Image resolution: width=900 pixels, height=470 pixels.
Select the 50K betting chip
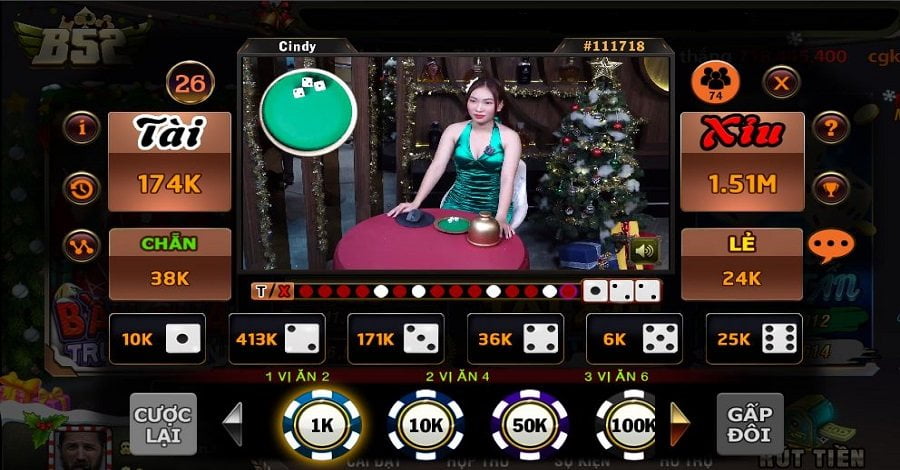click(x=530, y=424)
